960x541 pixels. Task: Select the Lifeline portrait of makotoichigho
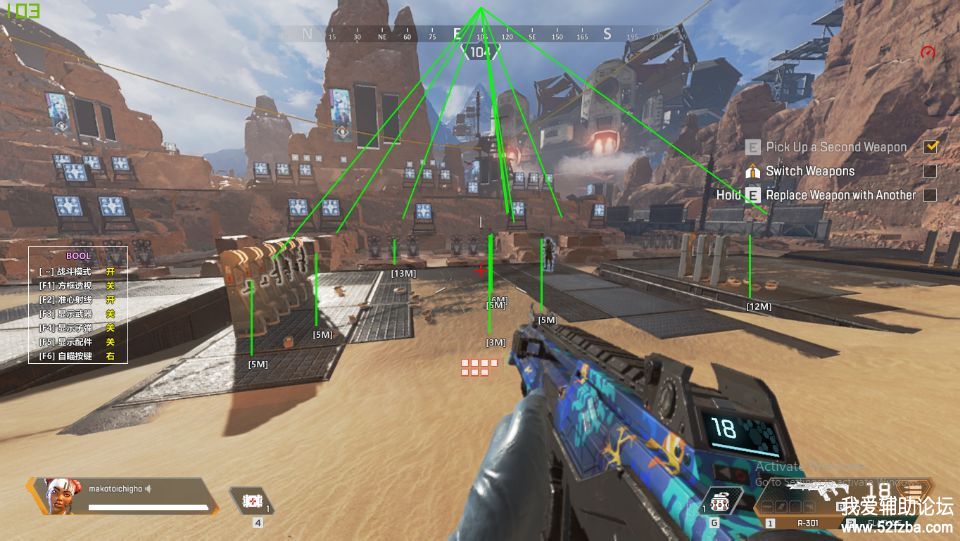point(55,494)
